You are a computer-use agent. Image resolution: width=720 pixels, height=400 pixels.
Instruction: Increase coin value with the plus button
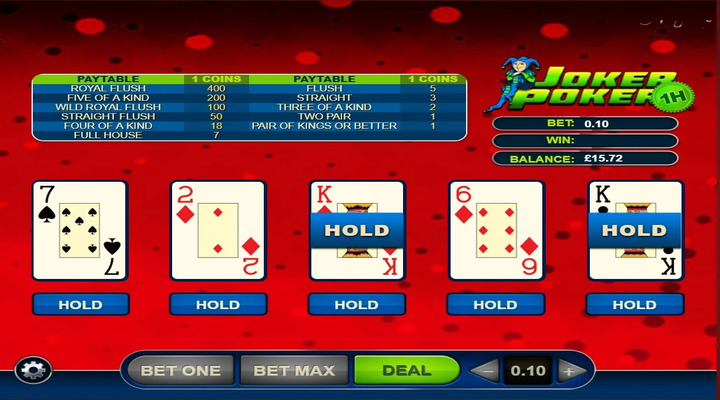tap(569, 371)
